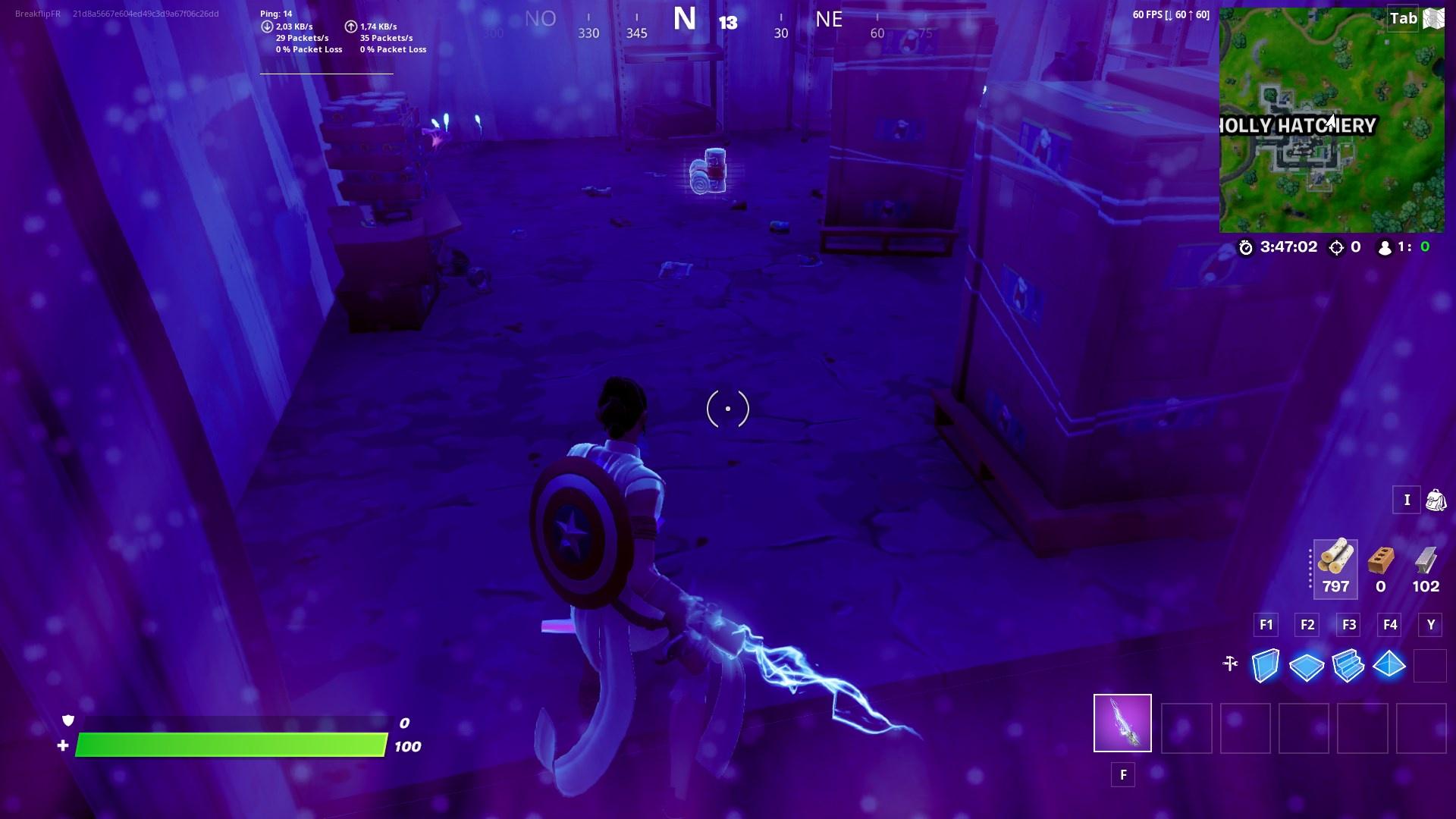The image size is (1456, 819).
Task: Select the roof pyramid build icon
Action: [x=1390, y=664]
